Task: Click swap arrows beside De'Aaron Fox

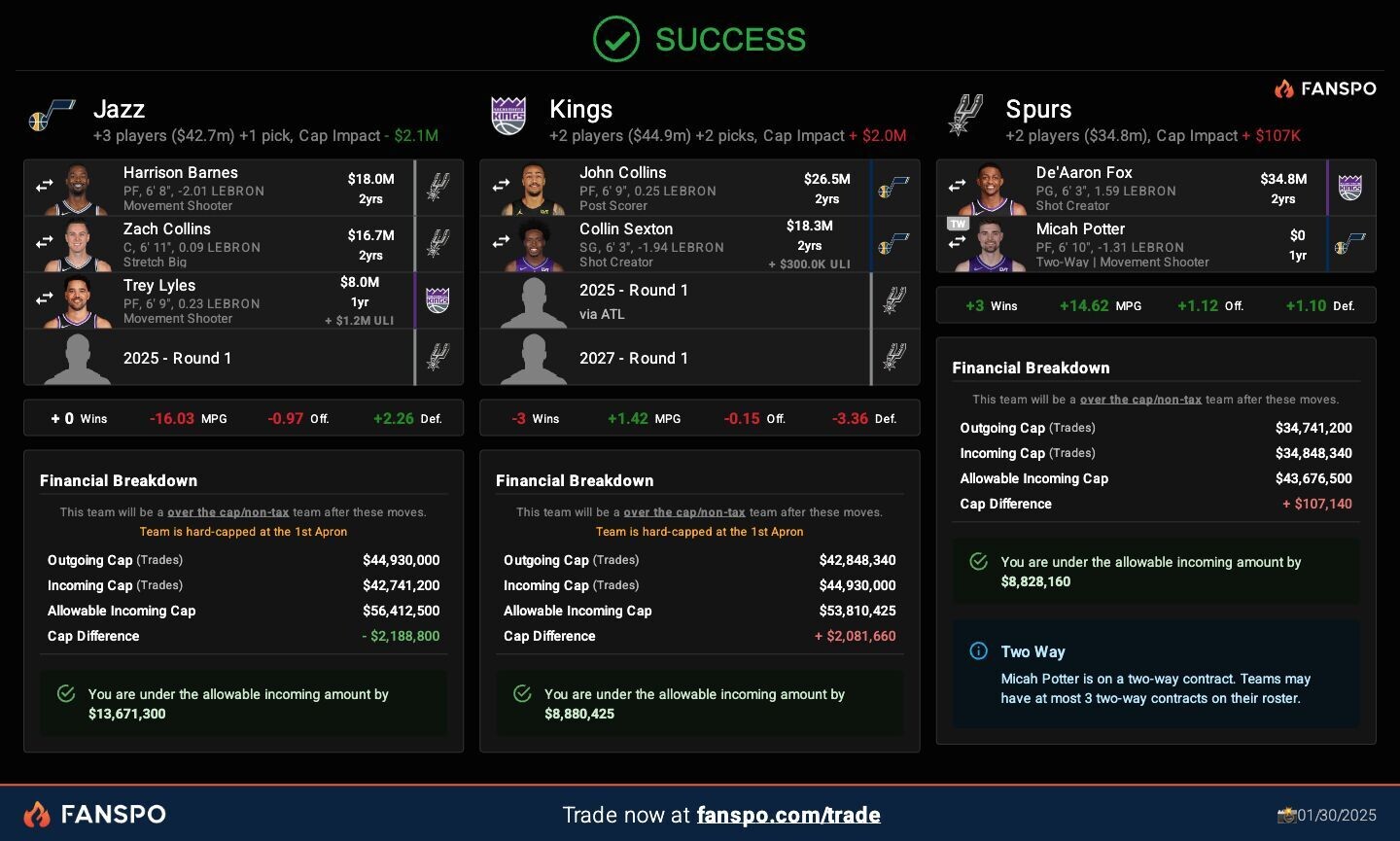Action: (x=958, y=185)
